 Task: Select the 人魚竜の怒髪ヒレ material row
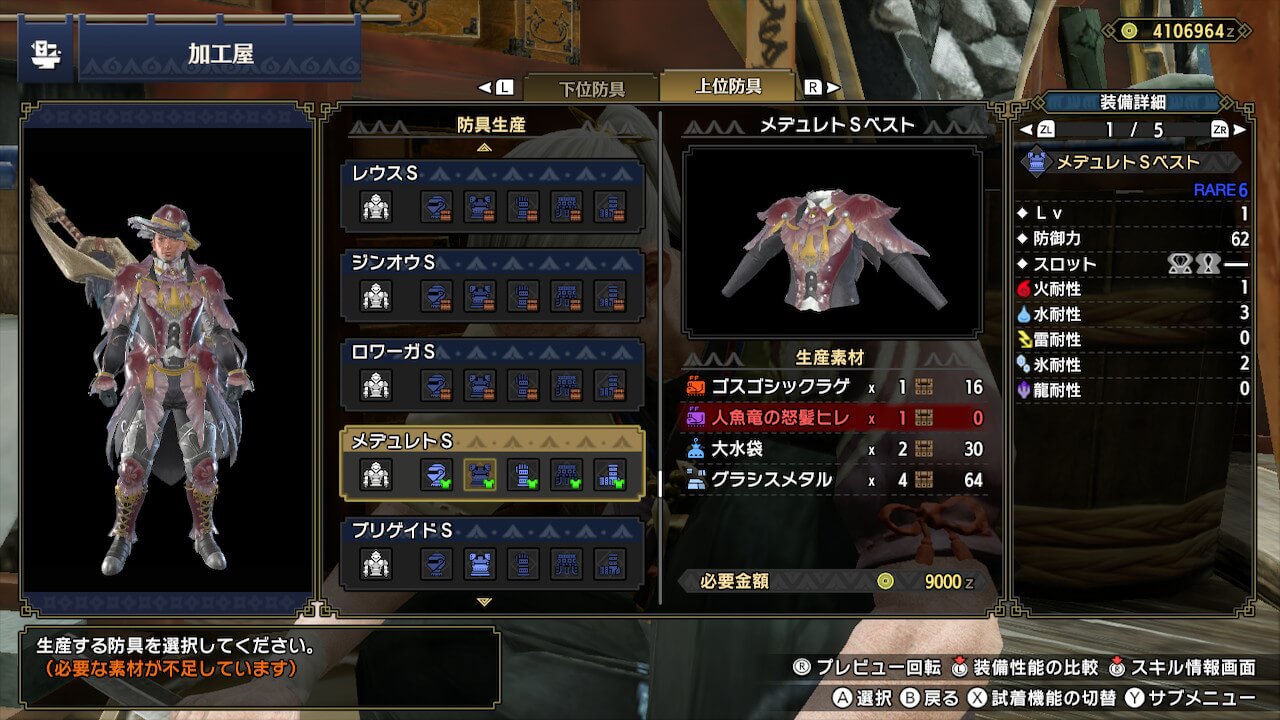tap(835, 418)
